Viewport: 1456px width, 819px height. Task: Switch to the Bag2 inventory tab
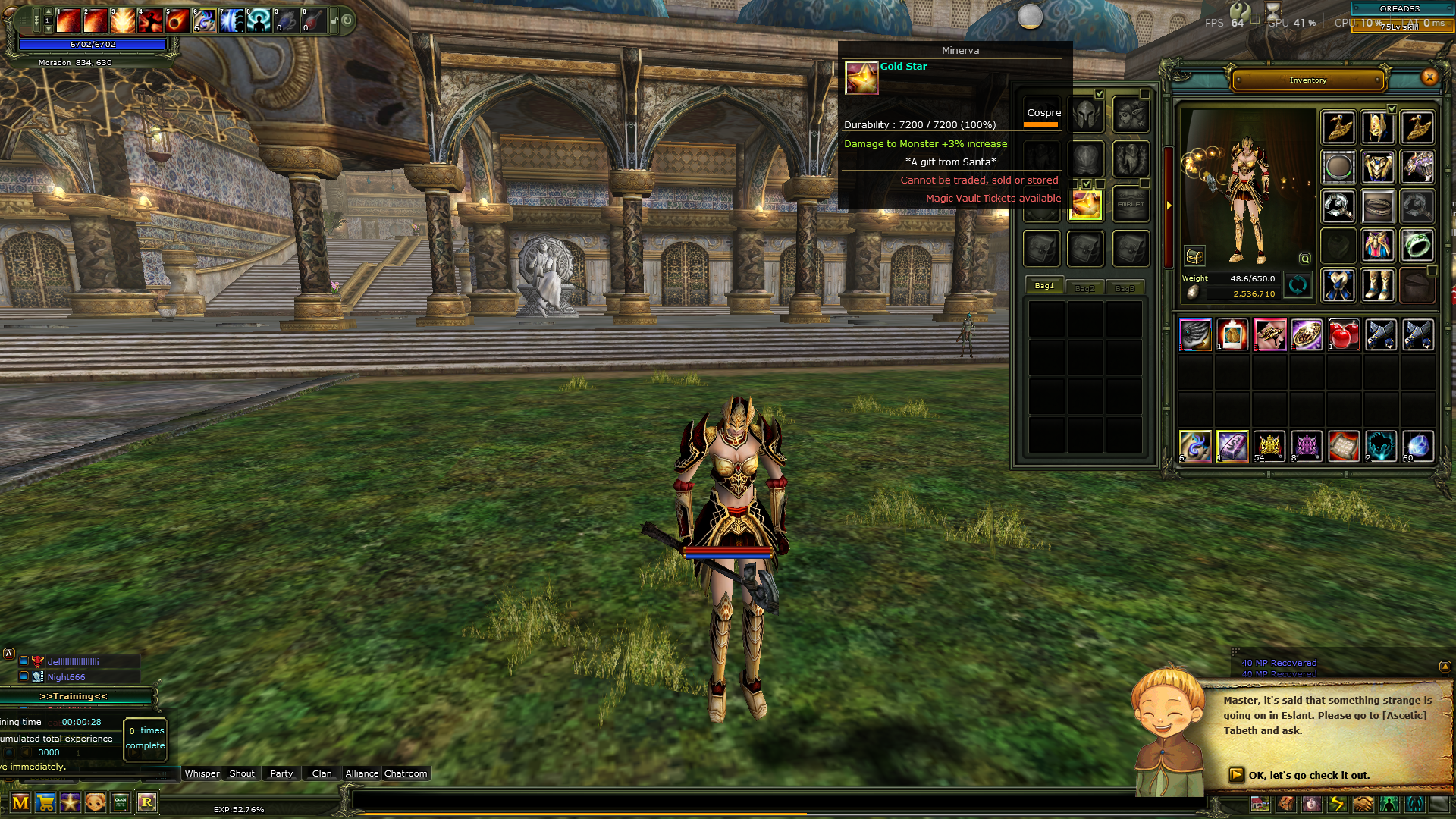pyautogui.click(x=1084, y=287)
